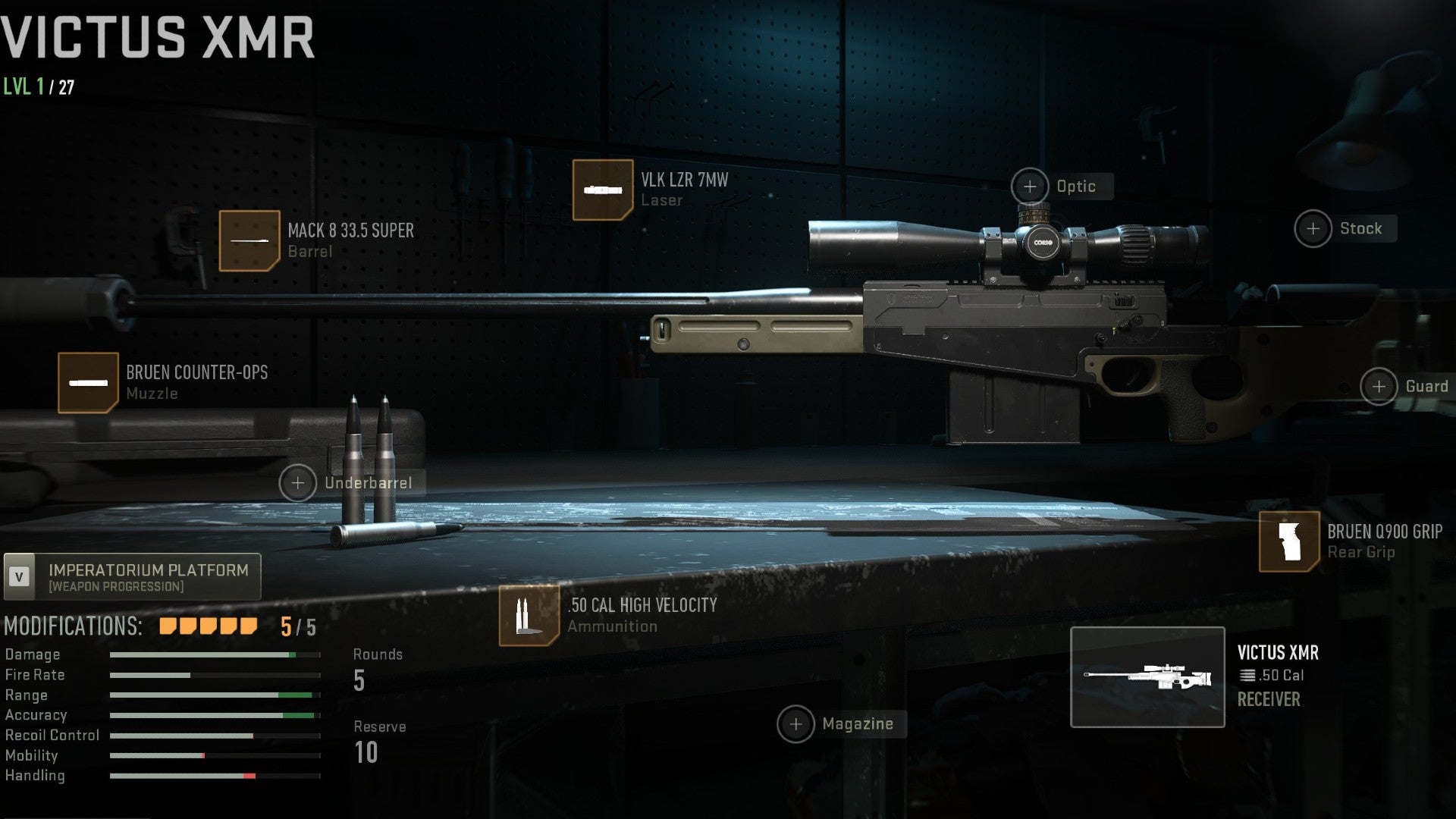This screenshot has height=819, width=1456.
Task: Add an Underbarrel attachment
Action: (x=298, y=483)
